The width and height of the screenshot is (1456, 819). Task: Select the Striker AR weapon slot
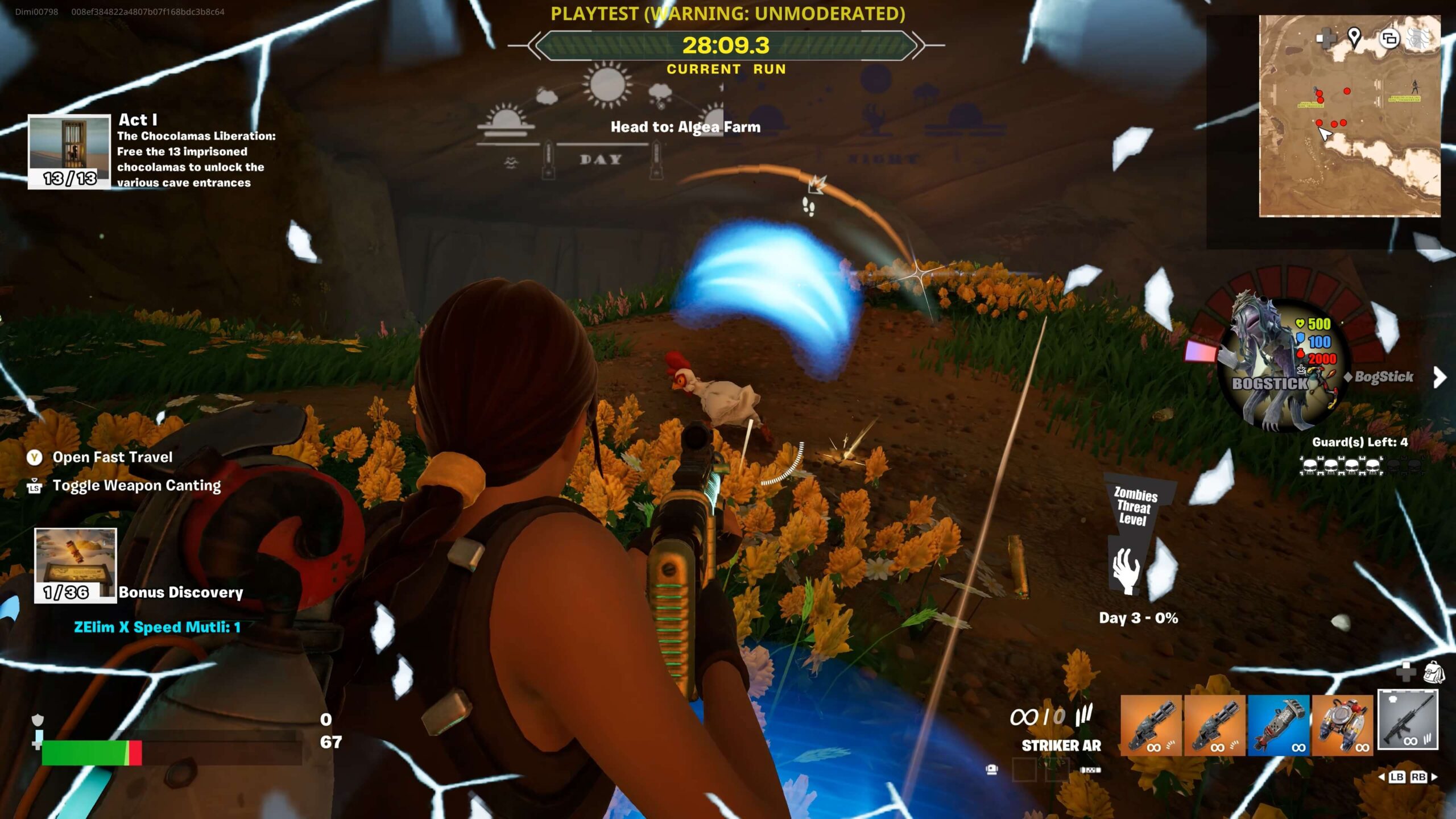pyautogui.click(x=1408, y=719)
